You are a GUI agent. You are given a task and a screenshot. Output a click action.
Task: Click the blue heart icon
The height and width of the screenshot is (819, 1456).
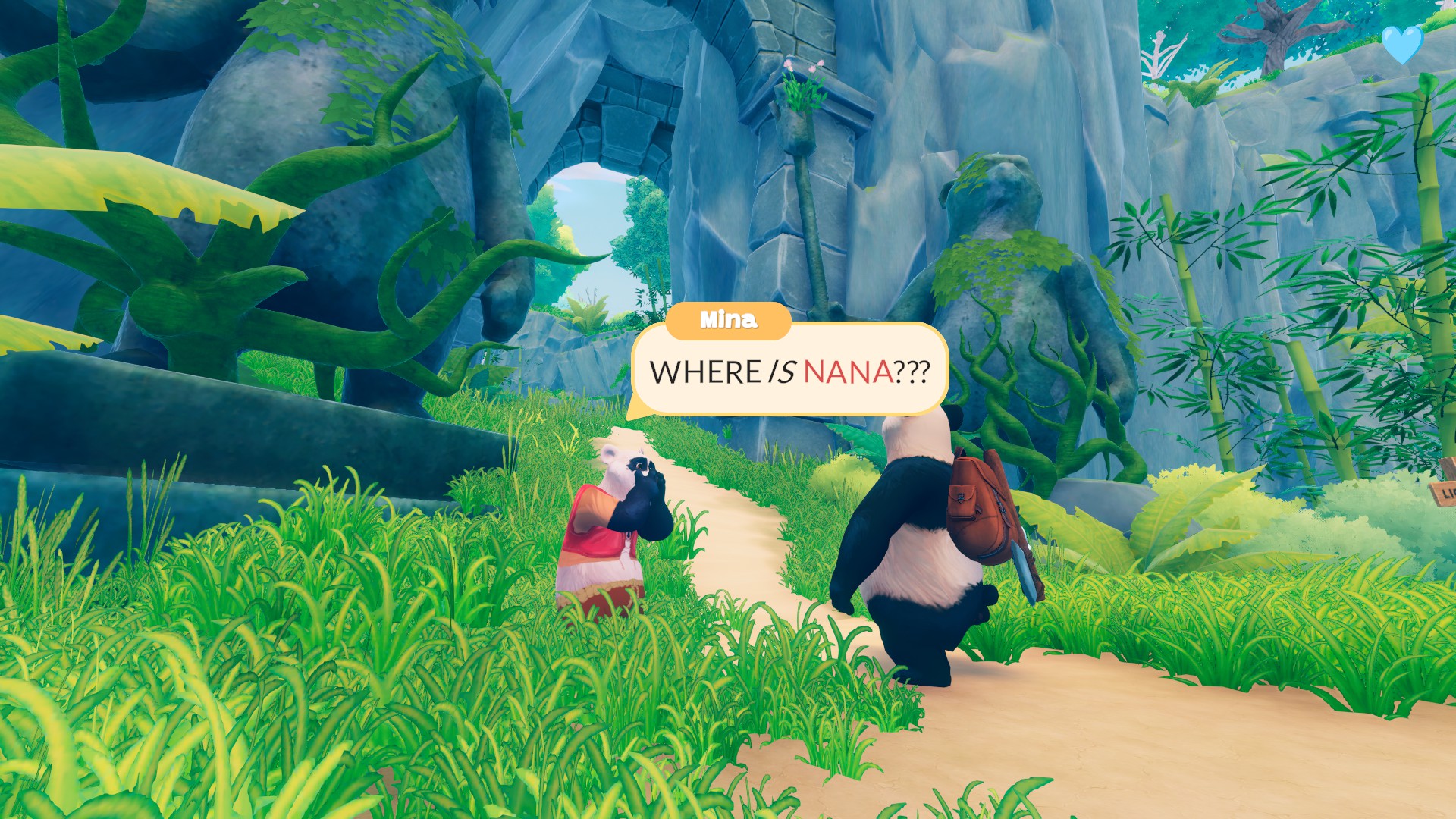1404,45
